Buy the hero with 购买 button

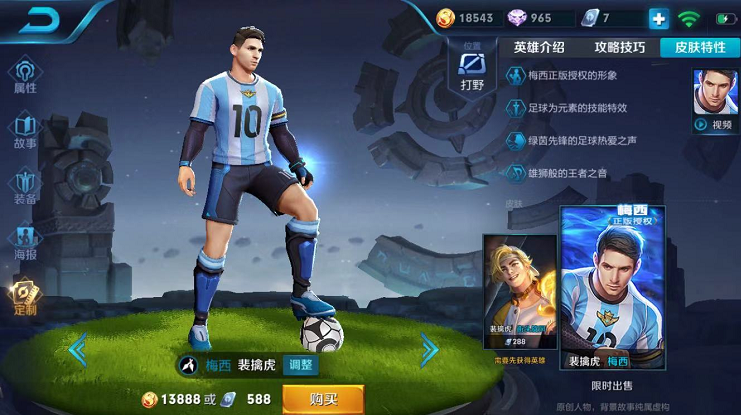coord(322,399)
